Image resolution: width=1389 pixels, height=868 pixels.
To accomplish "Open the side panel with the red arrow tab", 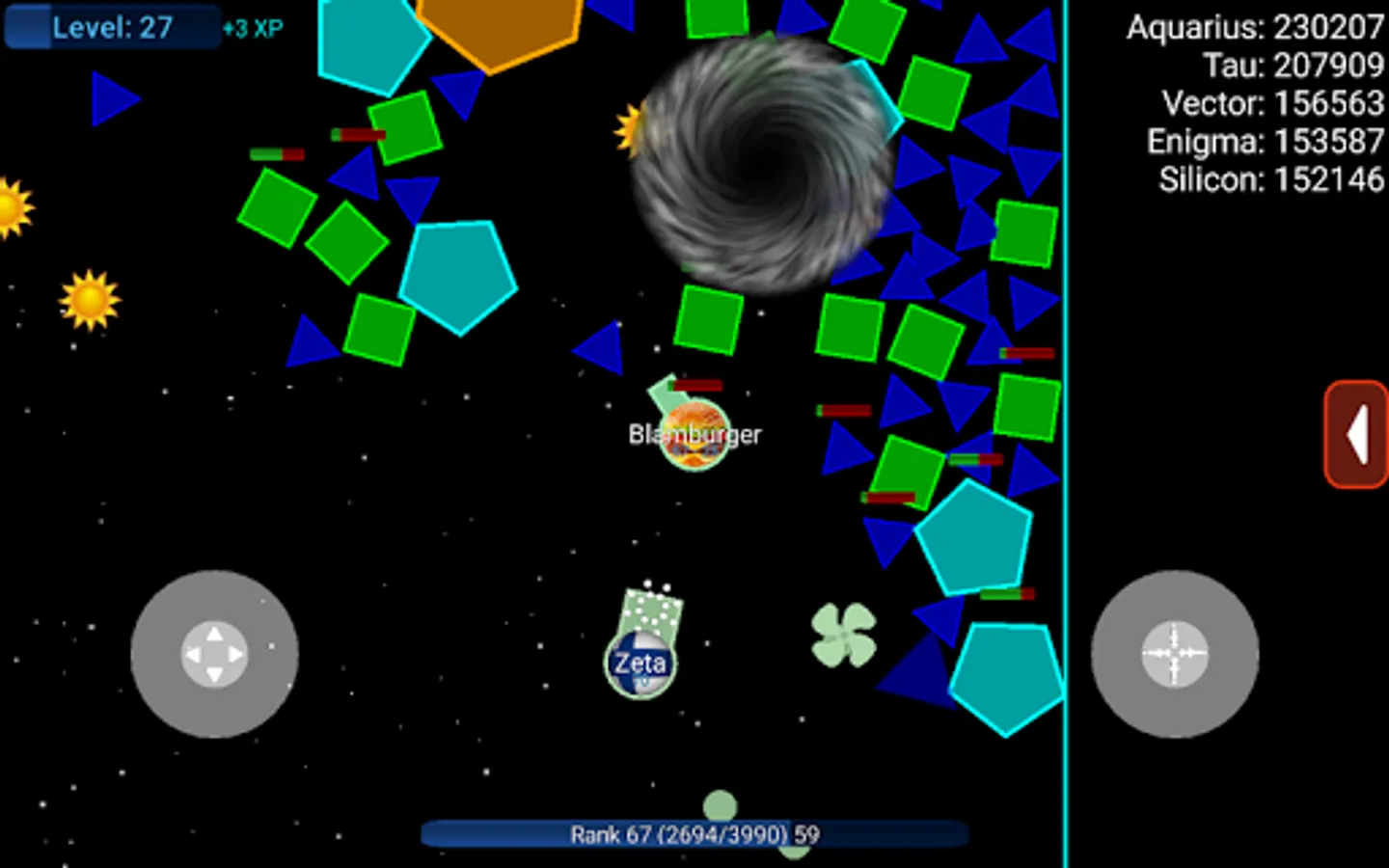I will coord(1357,436).
